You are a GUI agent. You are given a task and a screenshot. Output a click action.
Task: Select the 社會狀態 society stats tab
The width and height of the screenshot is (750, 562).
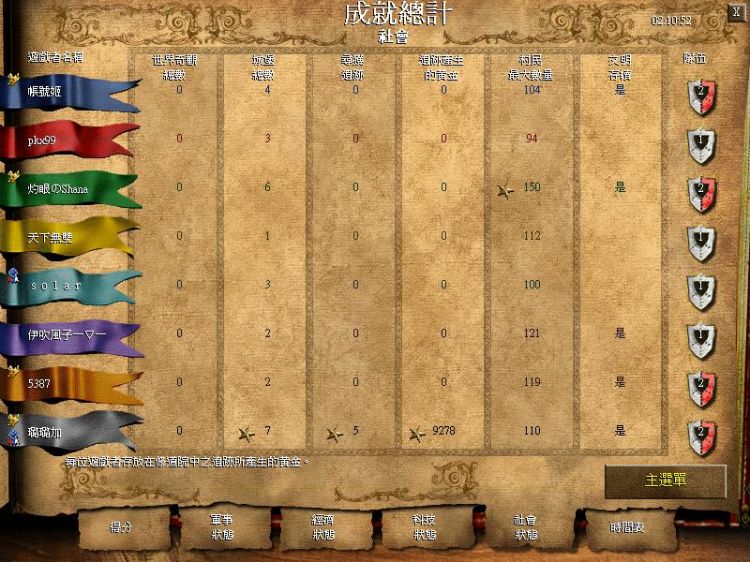pos(526,527)
